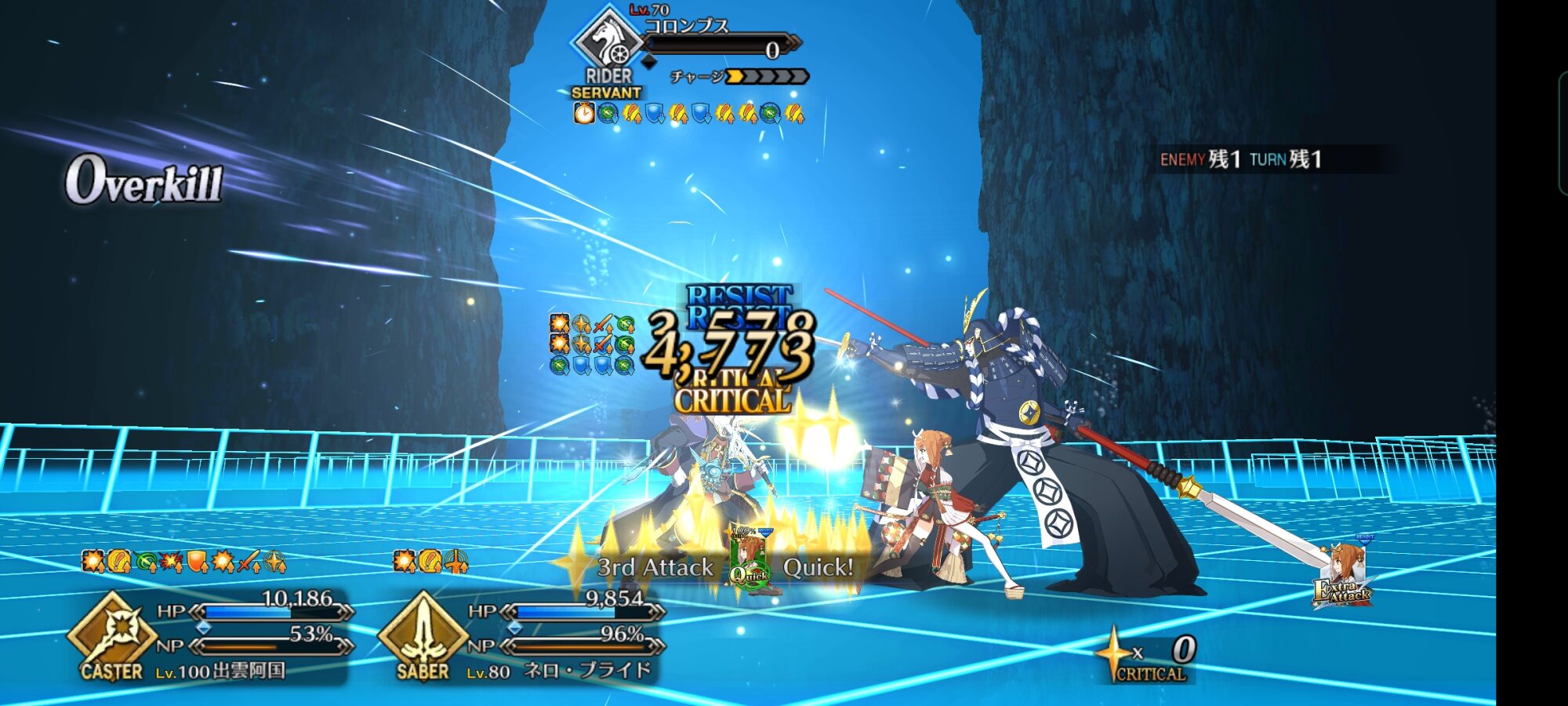Image resolution: width=1568 pixels, height=706 pixels.
Task: Click the Saber class emblem
Action: 423,634
